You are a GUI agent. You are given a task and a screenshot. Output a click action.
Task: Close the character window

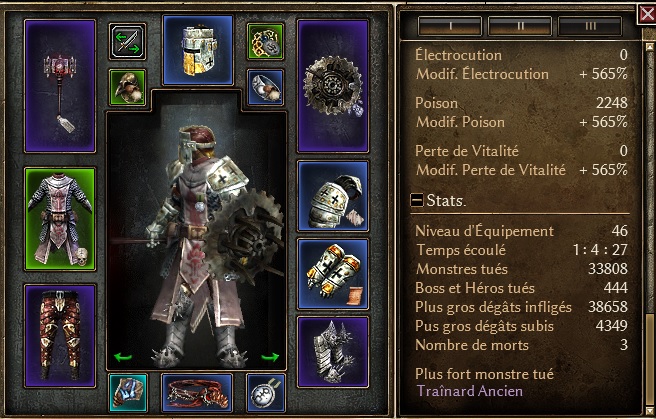click(x=645, y=13)
